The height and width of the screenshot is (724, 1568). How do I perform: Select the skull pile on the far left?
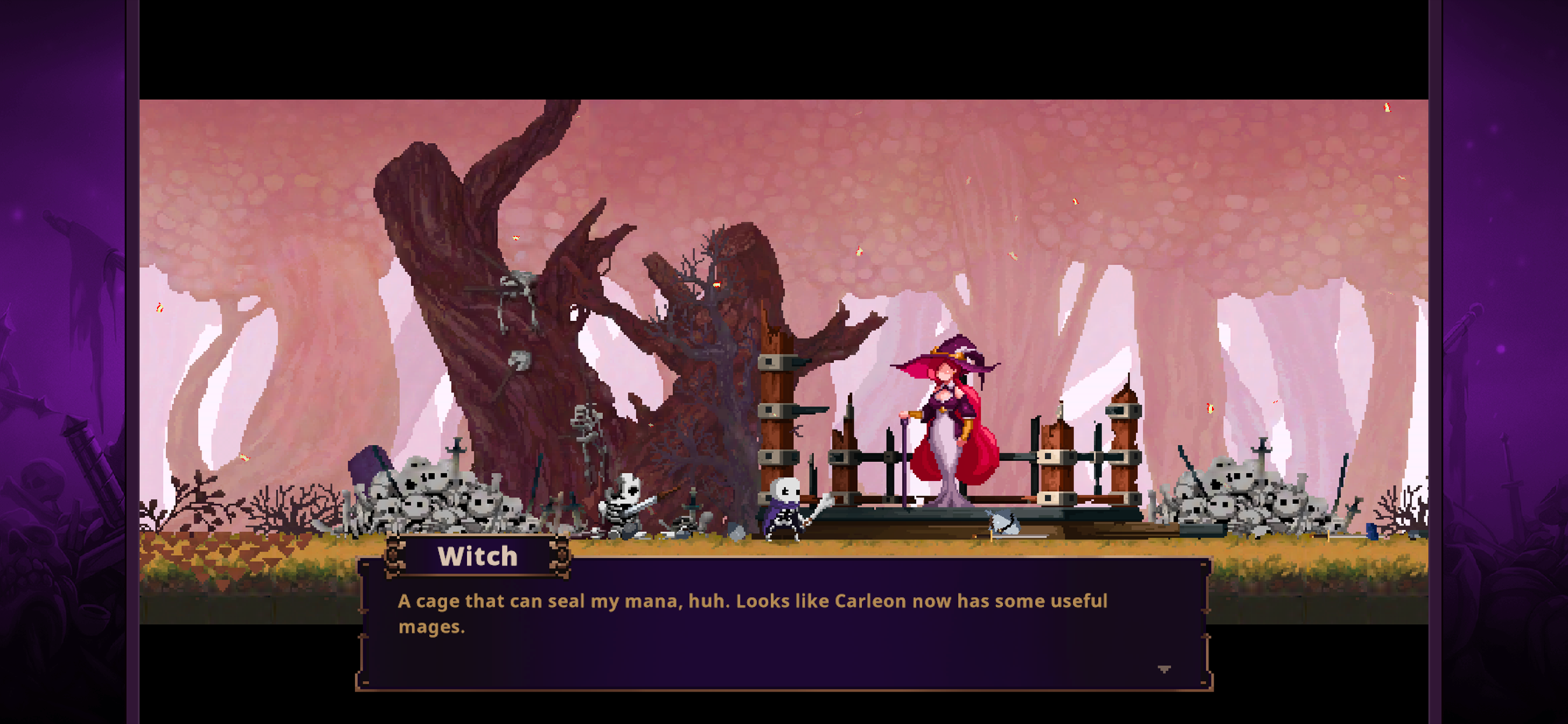pyautogui.click(x=426, y=499)
